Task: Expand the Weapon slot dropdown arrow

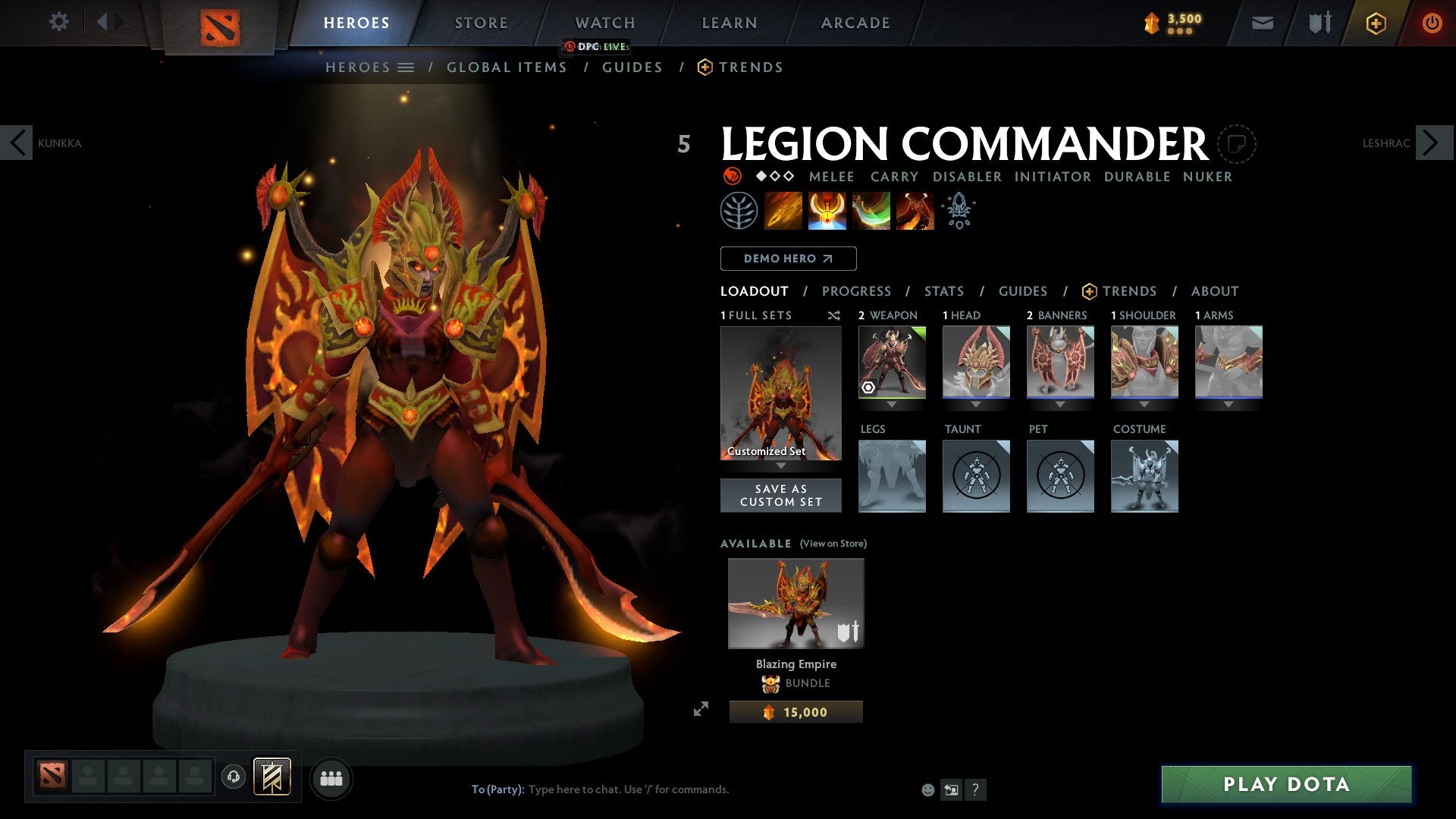Action: 892,404
